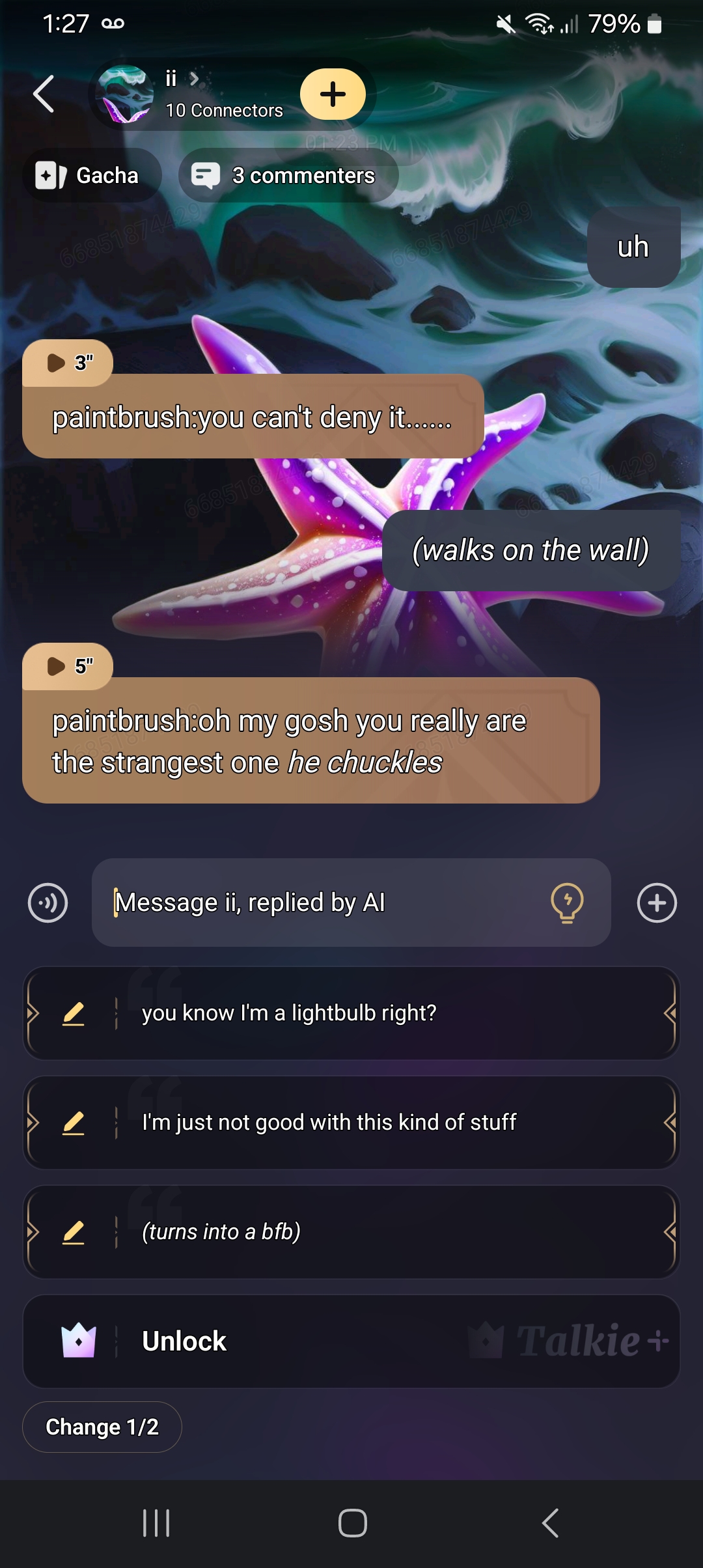703x1568 pixels.
Task: Tap the Android home button
Action: pyautogui.click(x=352, y=1523)
